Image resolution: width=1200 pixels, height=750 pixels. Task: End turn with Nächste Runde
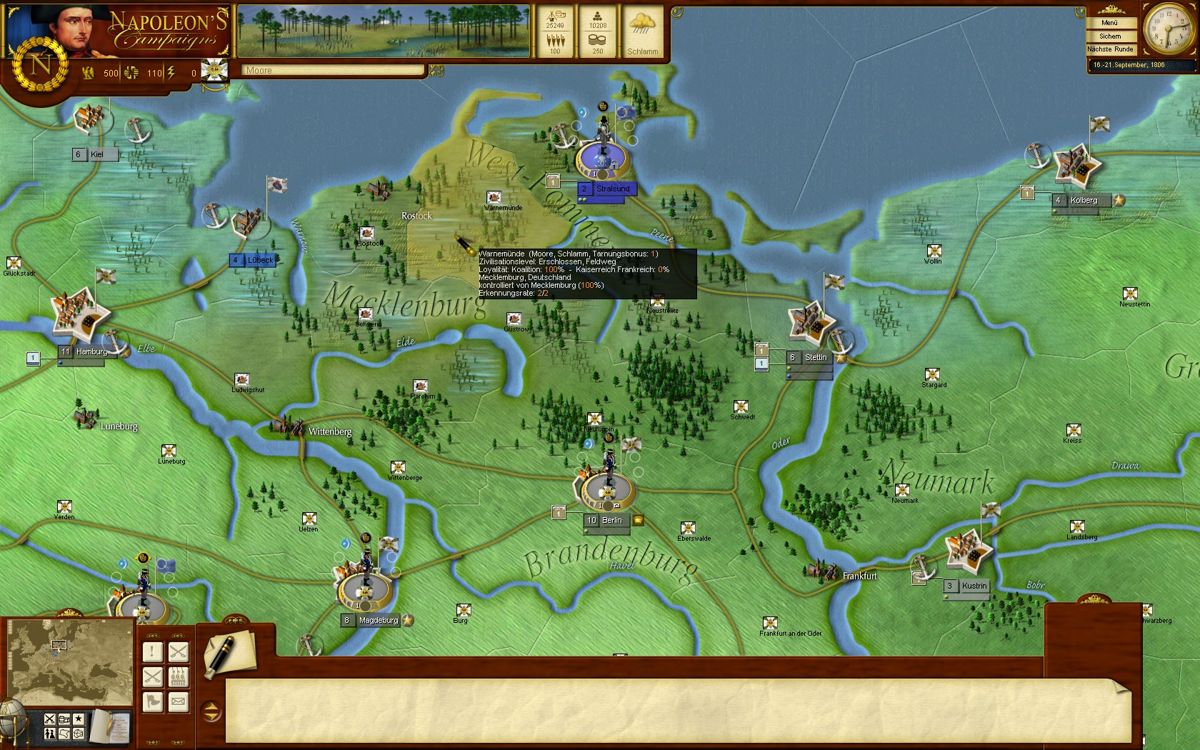(1112, 49)
